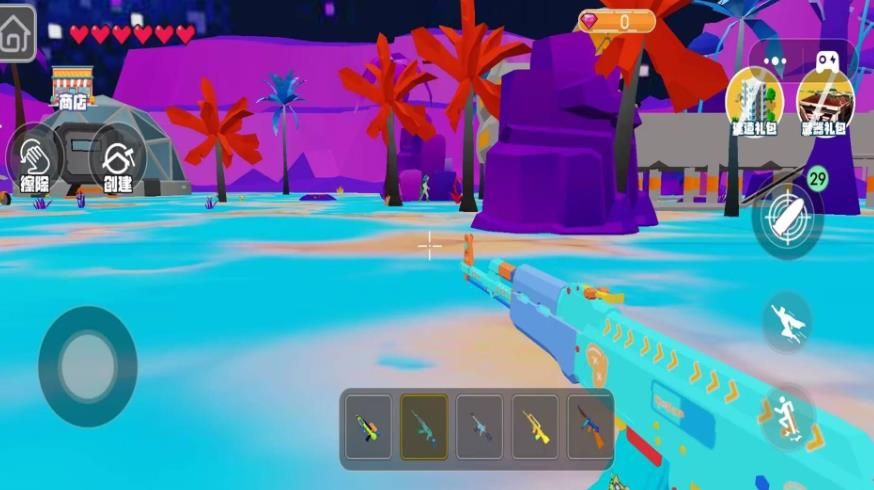Open the weapon gift pack
Viewport: 874px width, 490px height.
tap(825, 102)
